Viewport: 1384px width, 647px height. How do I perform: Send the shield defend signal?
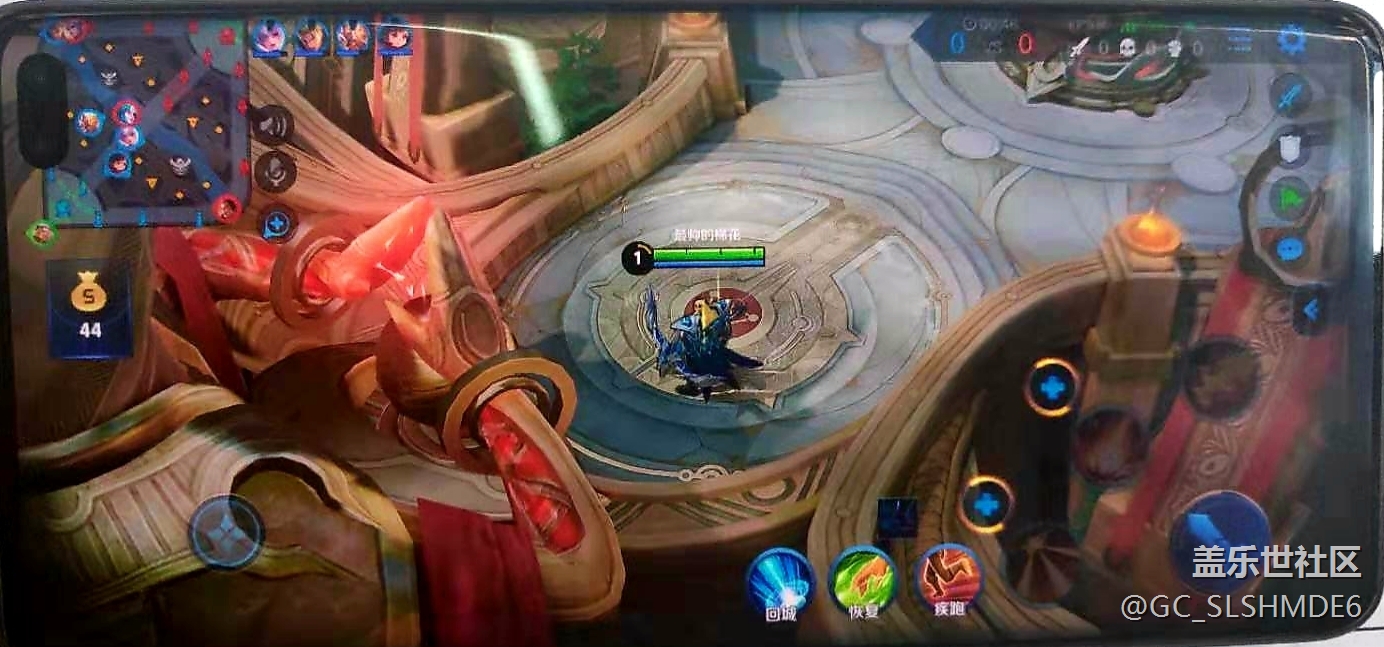coord(1291,149)
